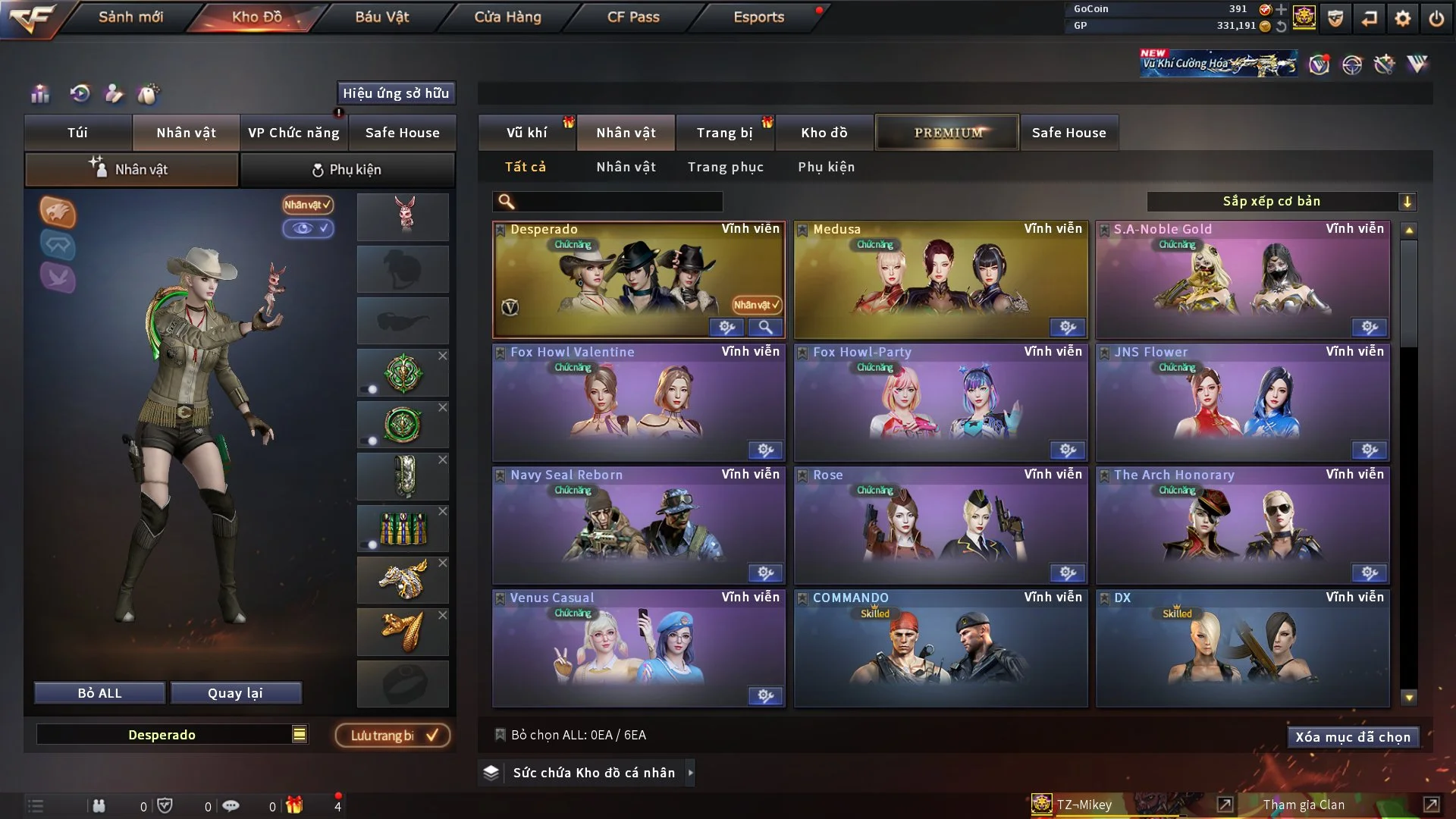
Task: Toggle the eye visibility indicator near character preview
Action: click(x=308, y=228)
